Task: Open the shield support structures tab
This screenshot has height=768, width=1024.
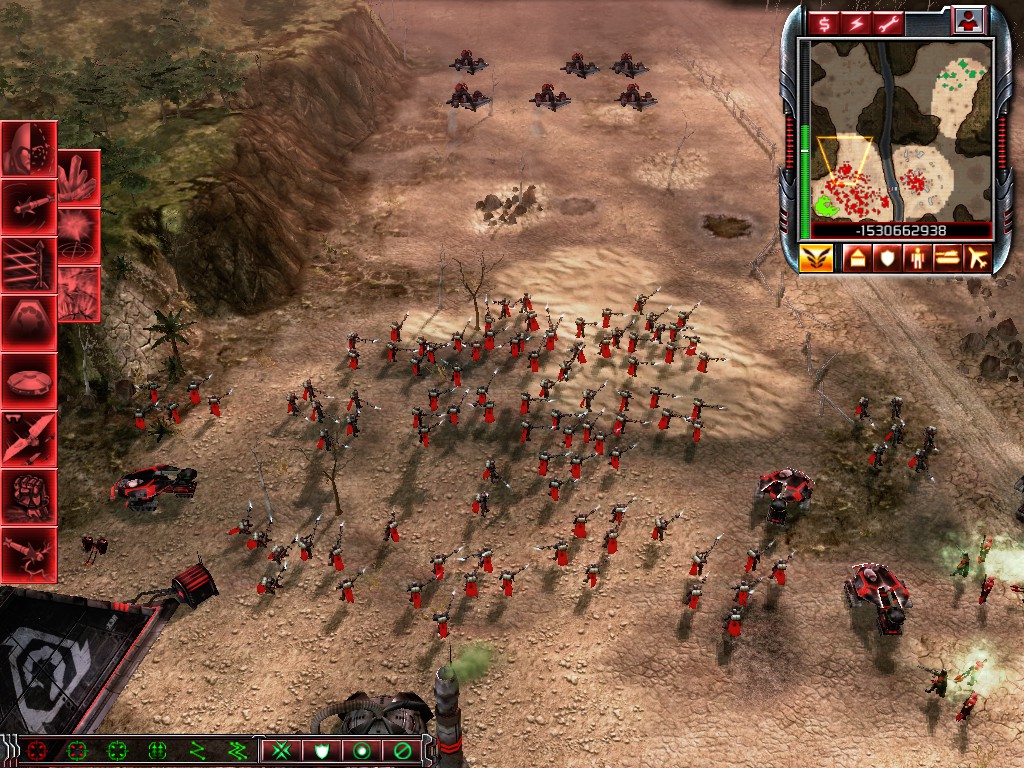Action: [x=886, y=259]
